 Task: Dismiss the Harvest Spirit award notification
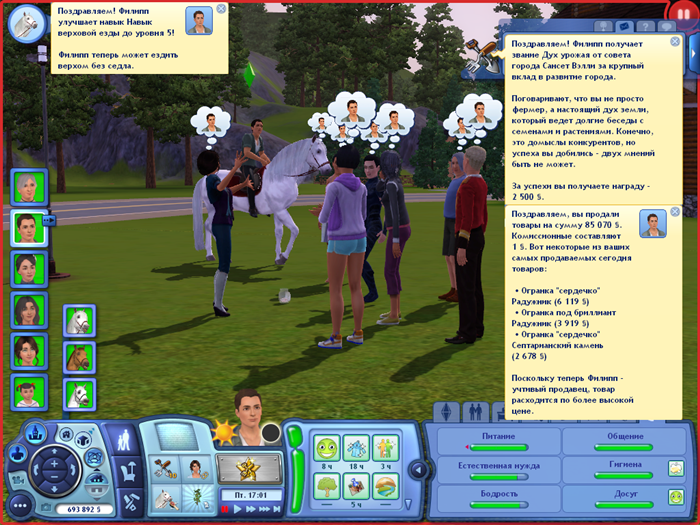pos(676,42)
